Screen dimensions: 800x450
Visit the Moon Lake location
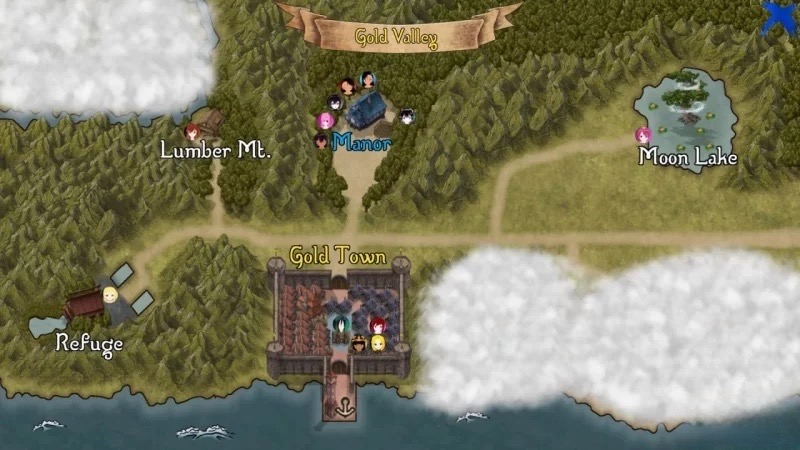688,157
